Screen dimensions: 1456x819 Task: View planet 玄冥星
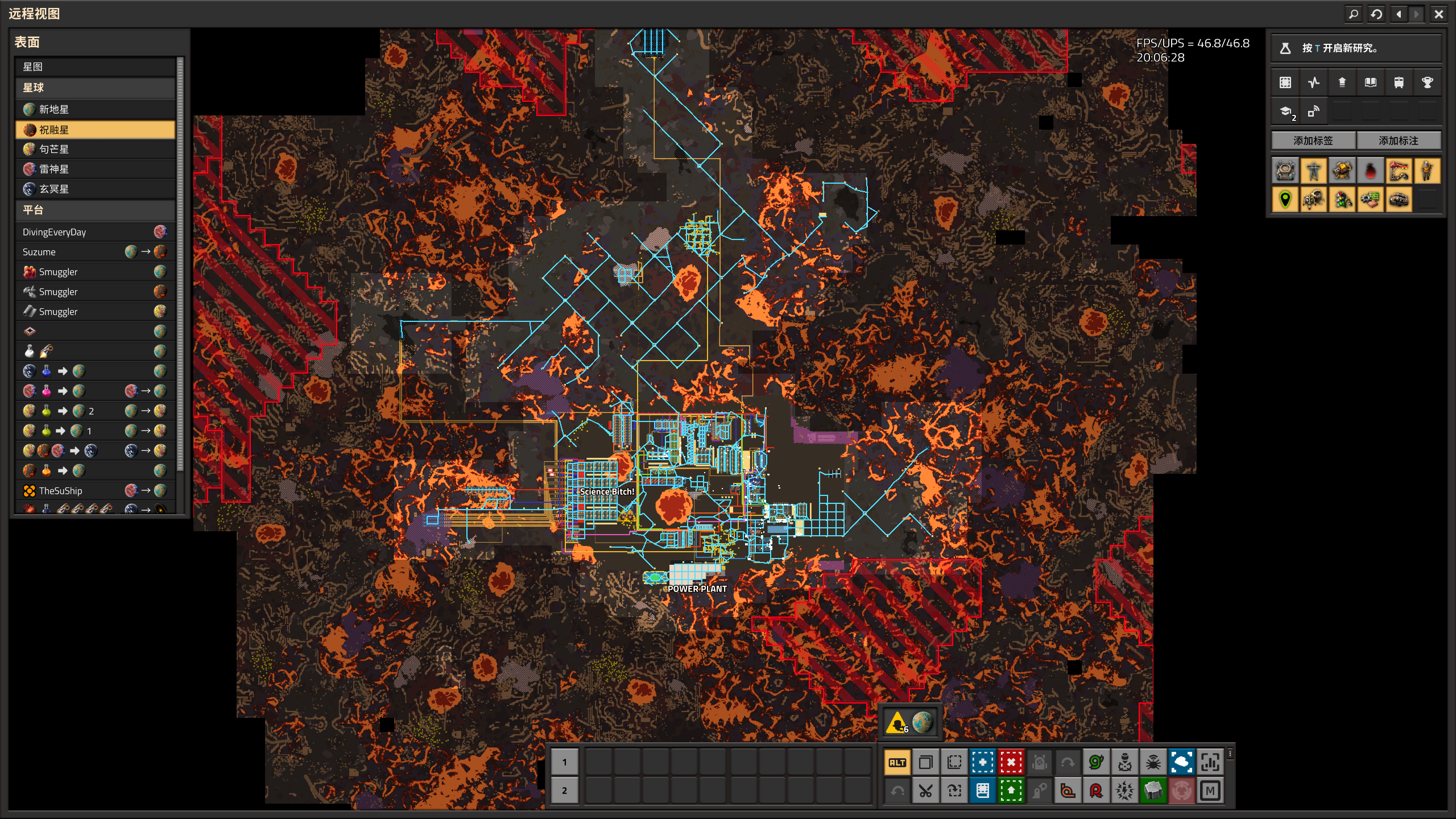[95, 189]
